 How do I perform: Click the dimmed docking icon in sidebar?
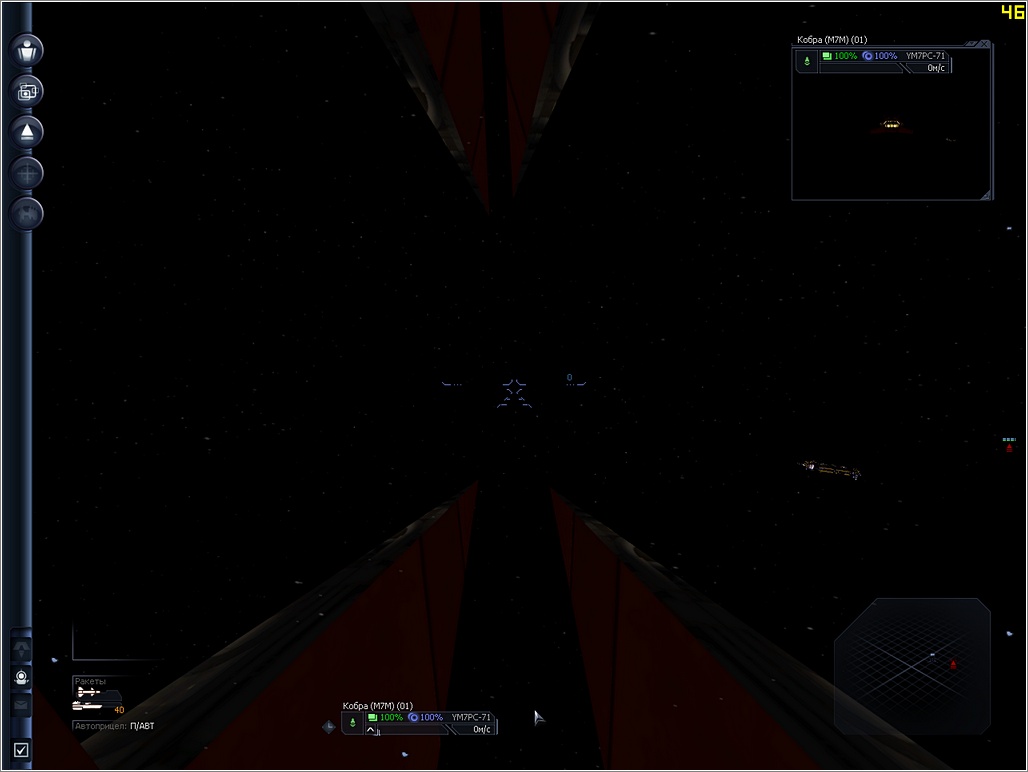click(x=27, y=212)
